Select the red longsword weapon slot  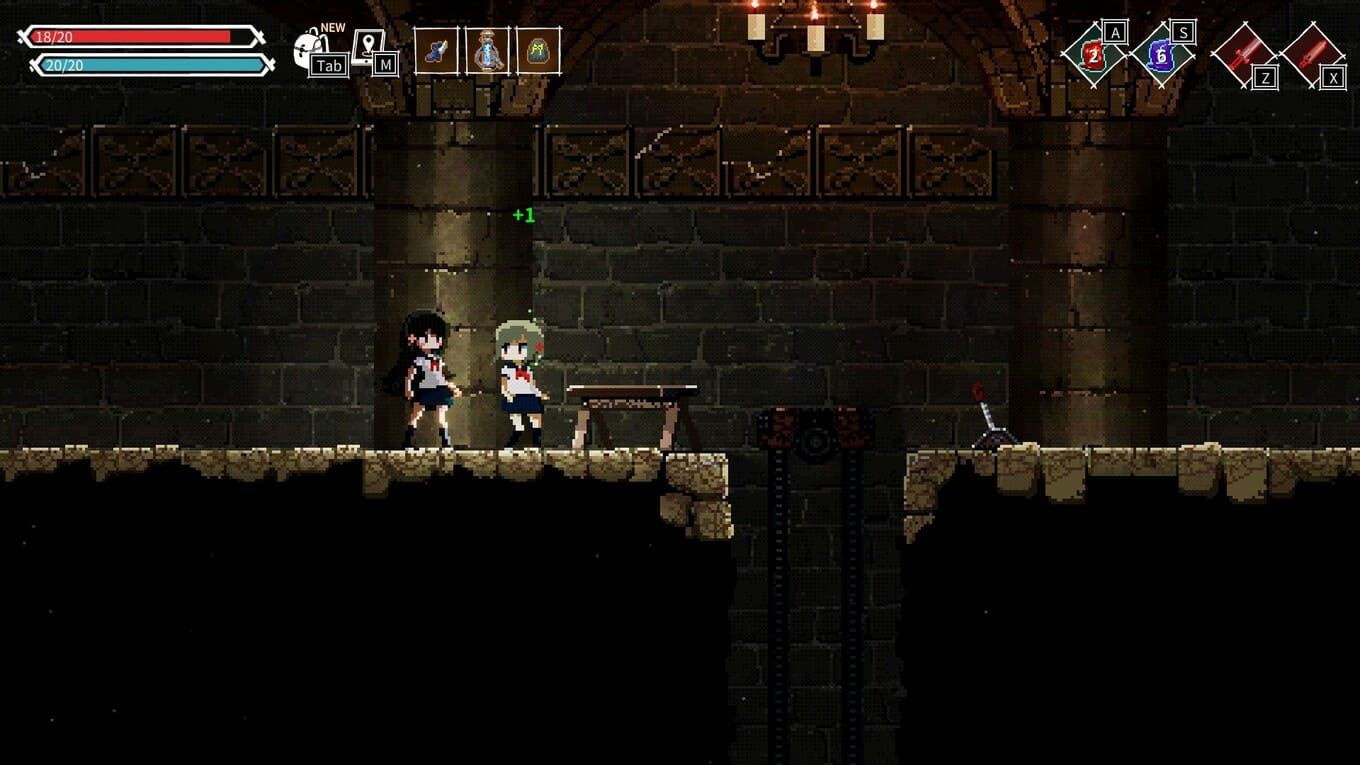pos(1243,55)
